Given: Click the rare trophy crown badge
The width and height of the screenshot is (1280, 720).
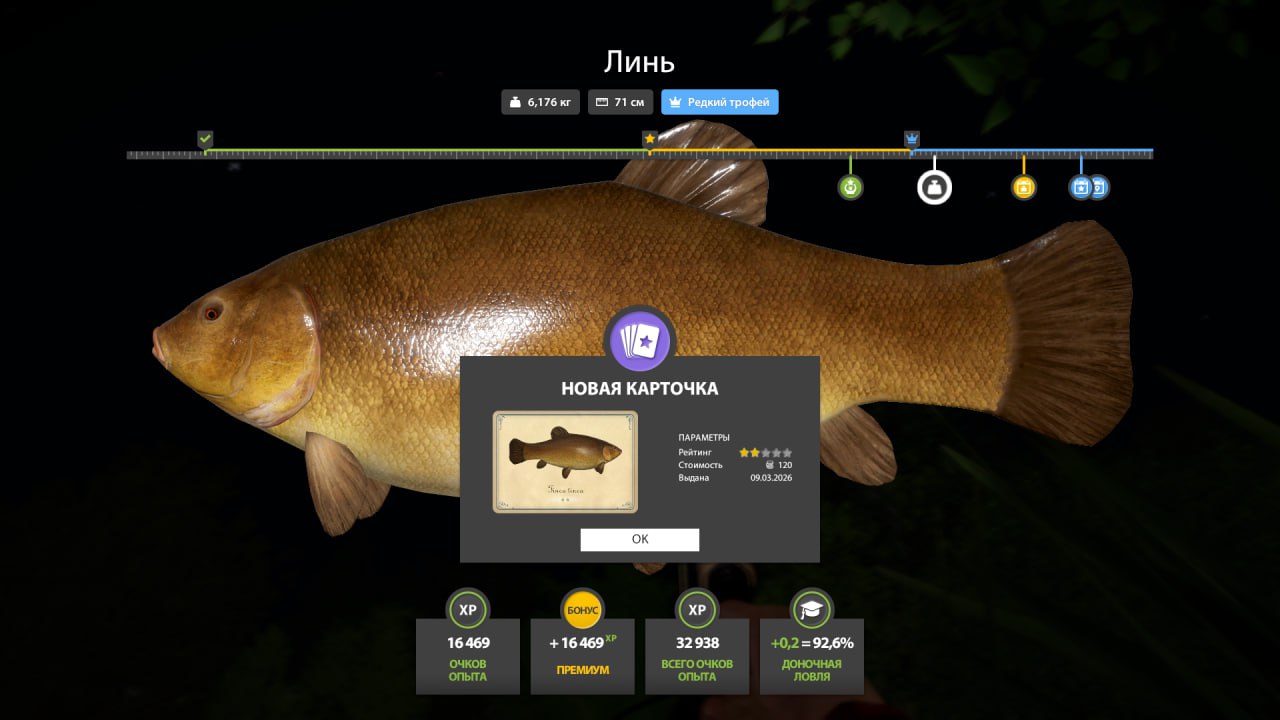Looking at the screenshot, I should [x=719, y=102].
